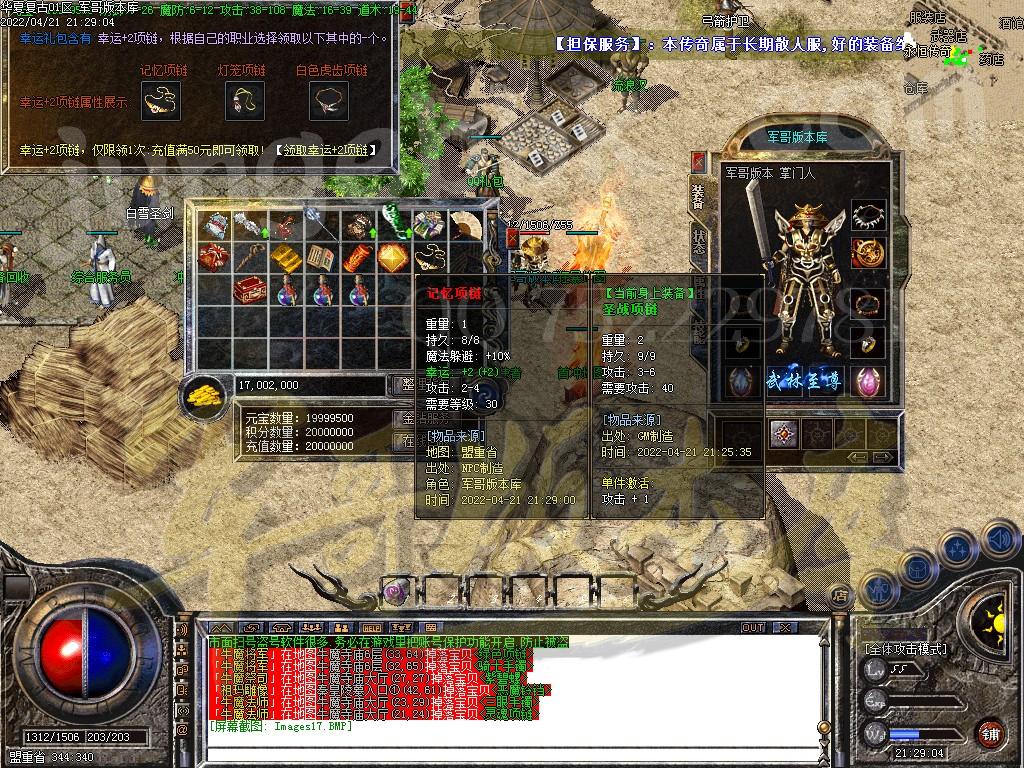Choose the red firecracker item in the bag
1024x768 pixels.
[x=357, y=258]
